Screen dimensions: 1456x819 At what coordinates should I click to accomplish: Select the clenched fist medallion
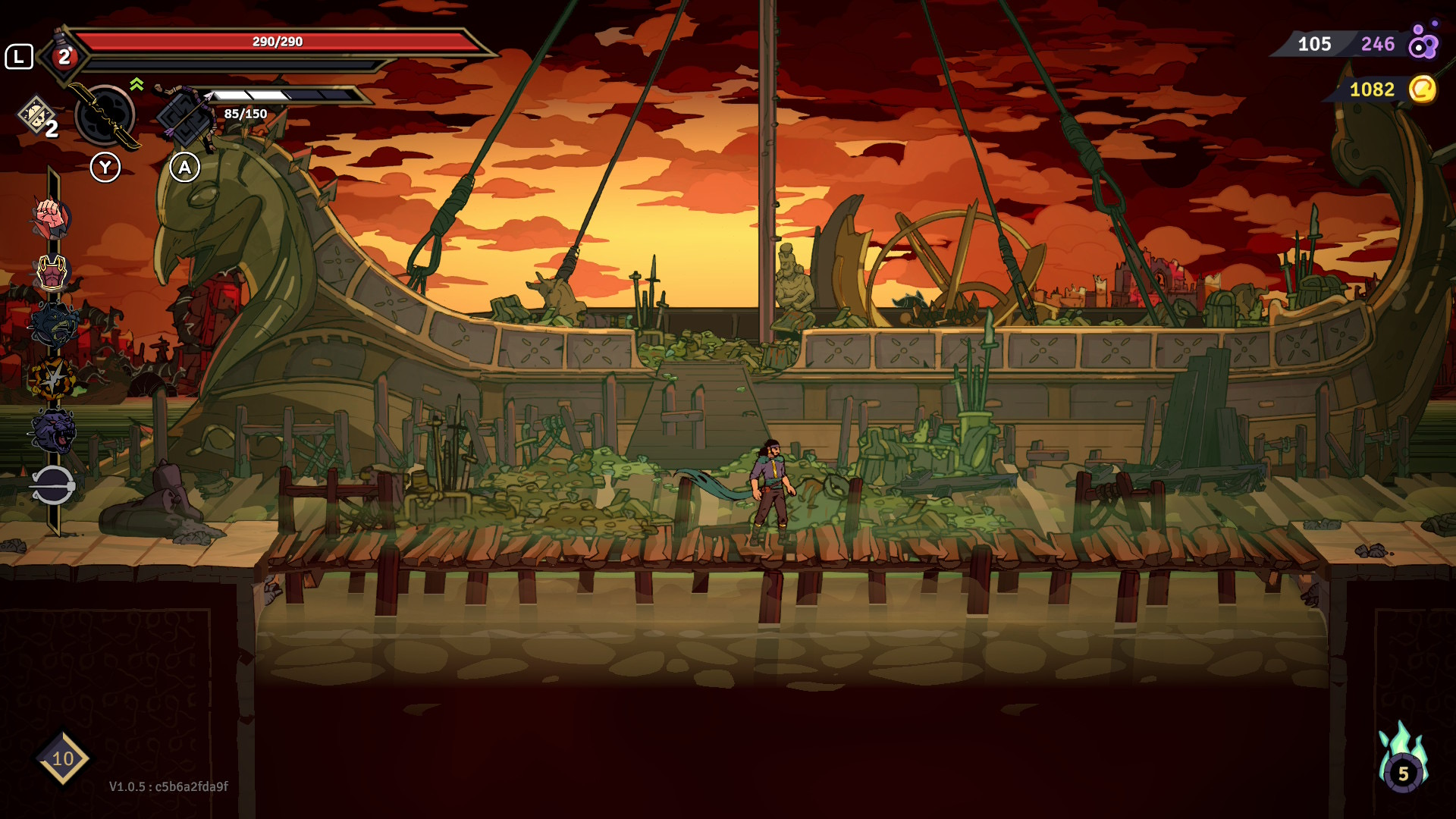pyautogui.click(x=51, y=218)
